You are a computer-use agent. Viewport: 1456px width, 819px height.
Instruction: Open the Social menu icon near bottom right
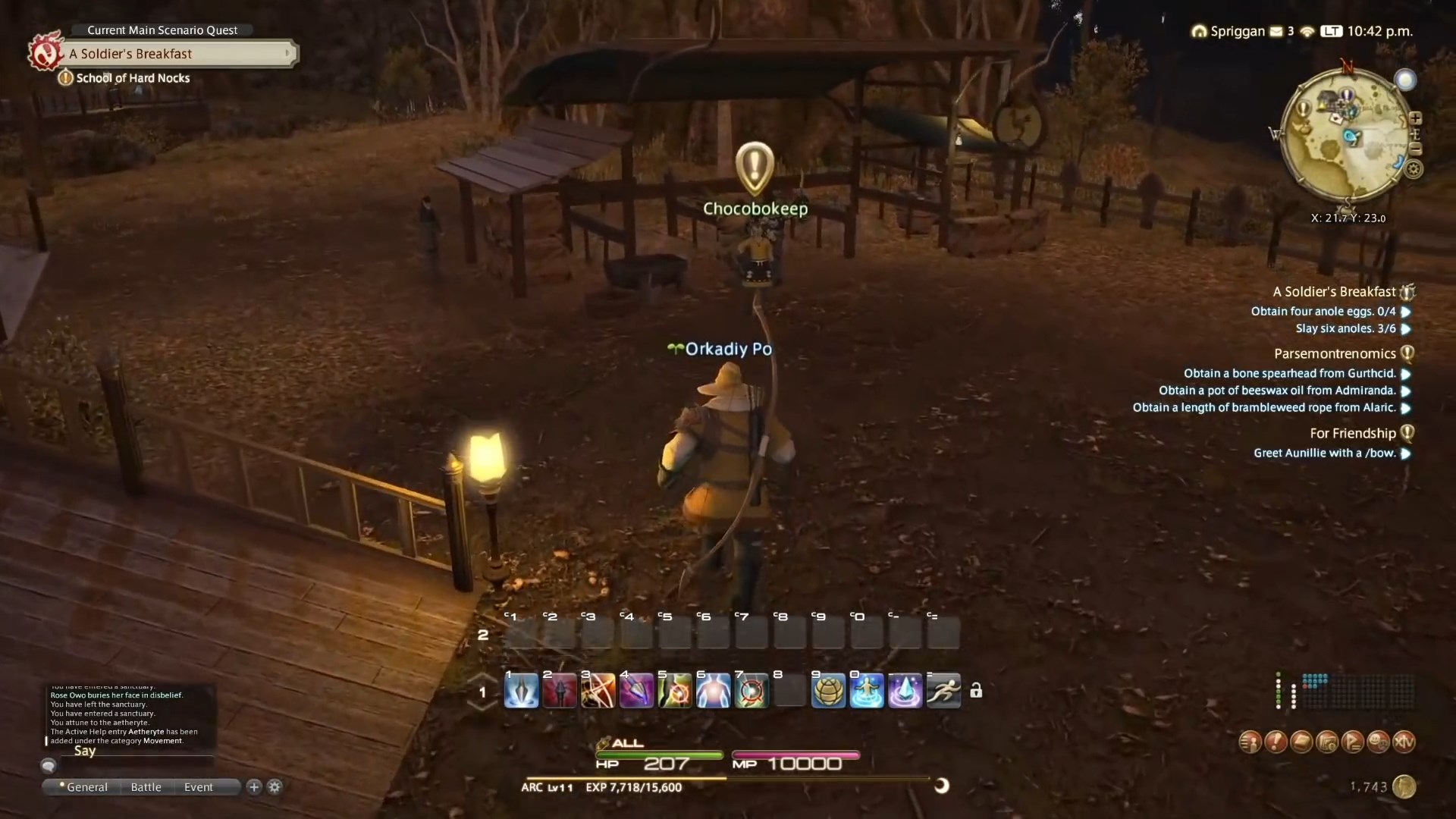pos(1379,742)
